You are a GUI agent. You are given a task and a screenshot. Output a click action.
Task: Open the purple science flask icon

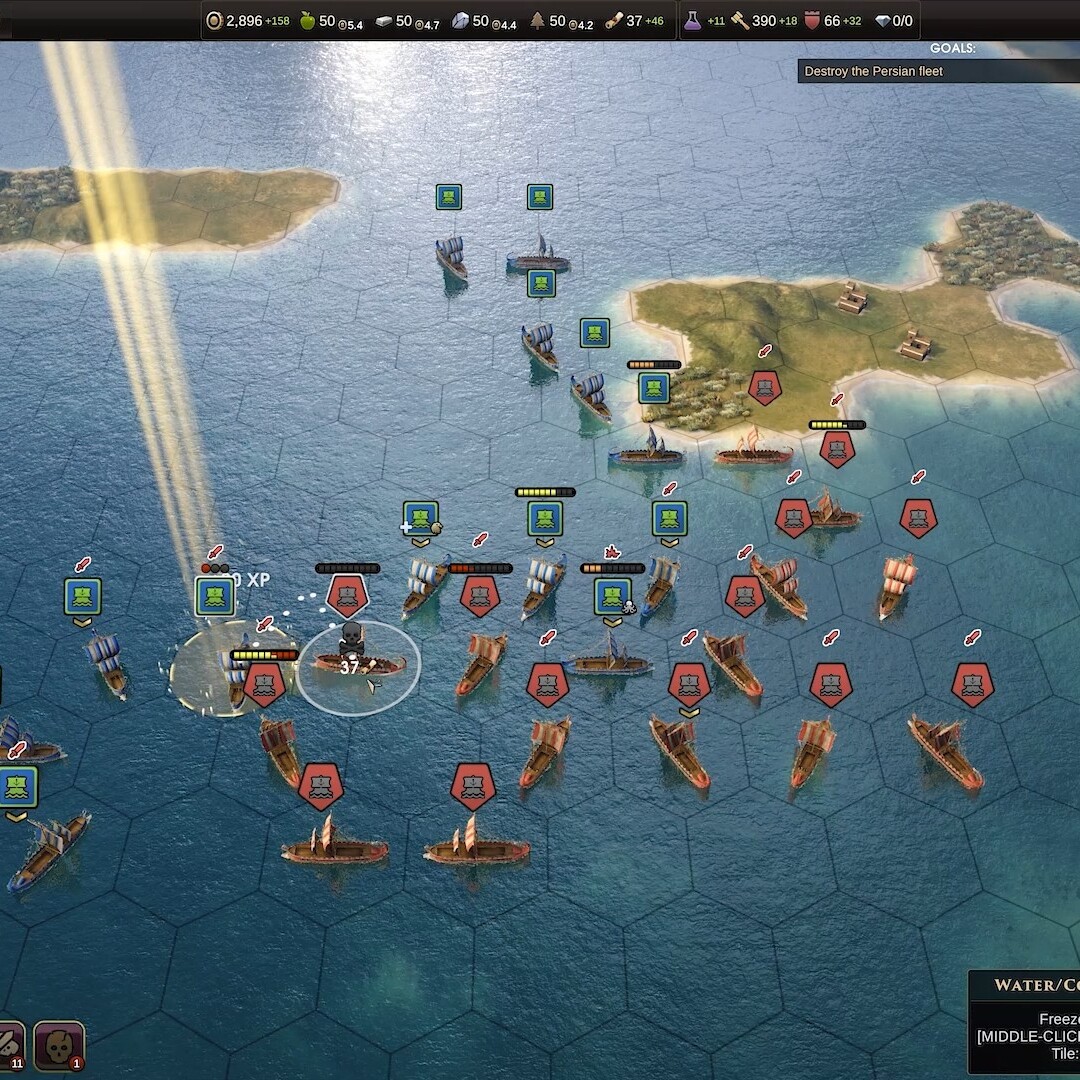(692, 20)
